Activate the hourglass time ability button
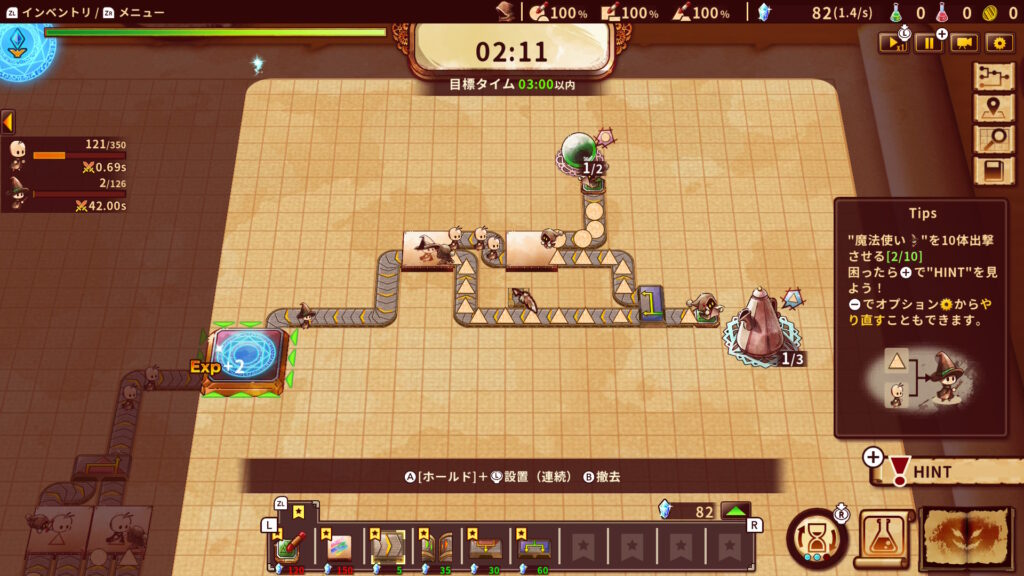 [x=816, y=538]
